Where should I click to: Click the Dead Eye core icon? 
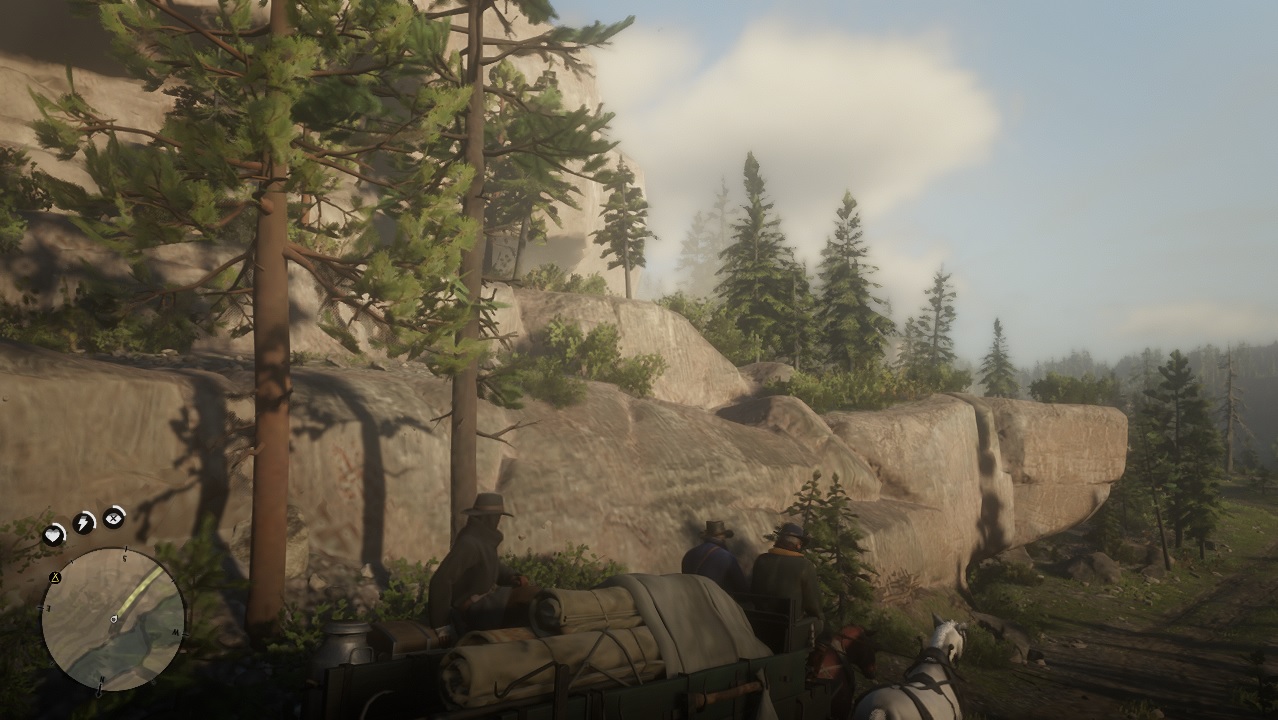point(114,516)
